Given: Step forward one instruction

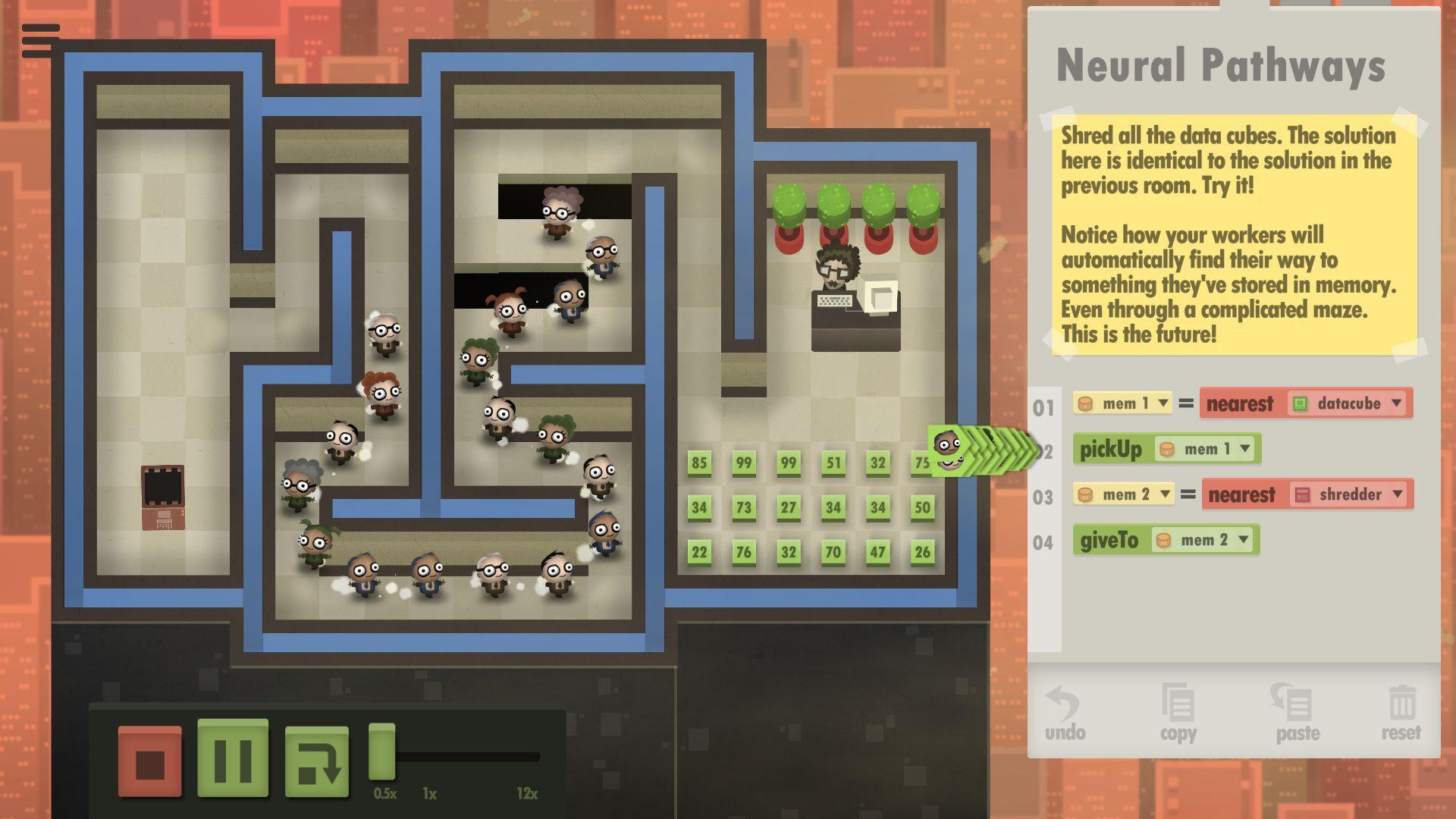Looking at the screenshot, I should click(317, 761).
